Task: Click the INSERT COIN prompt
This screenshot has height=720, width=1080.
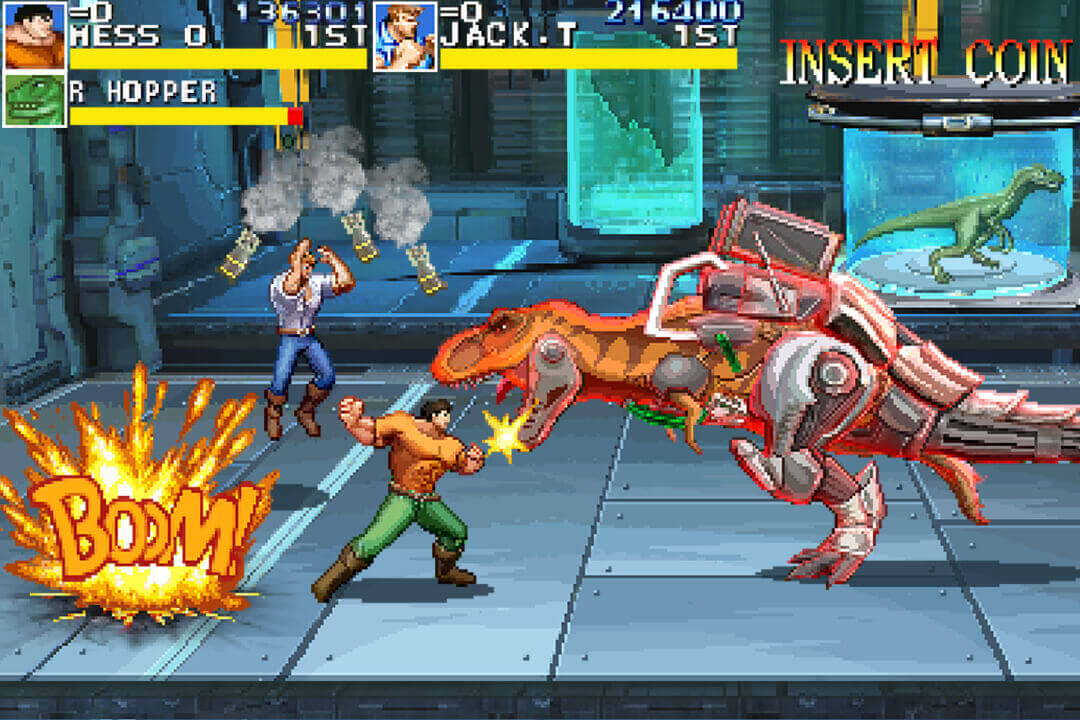Action: 925,63
